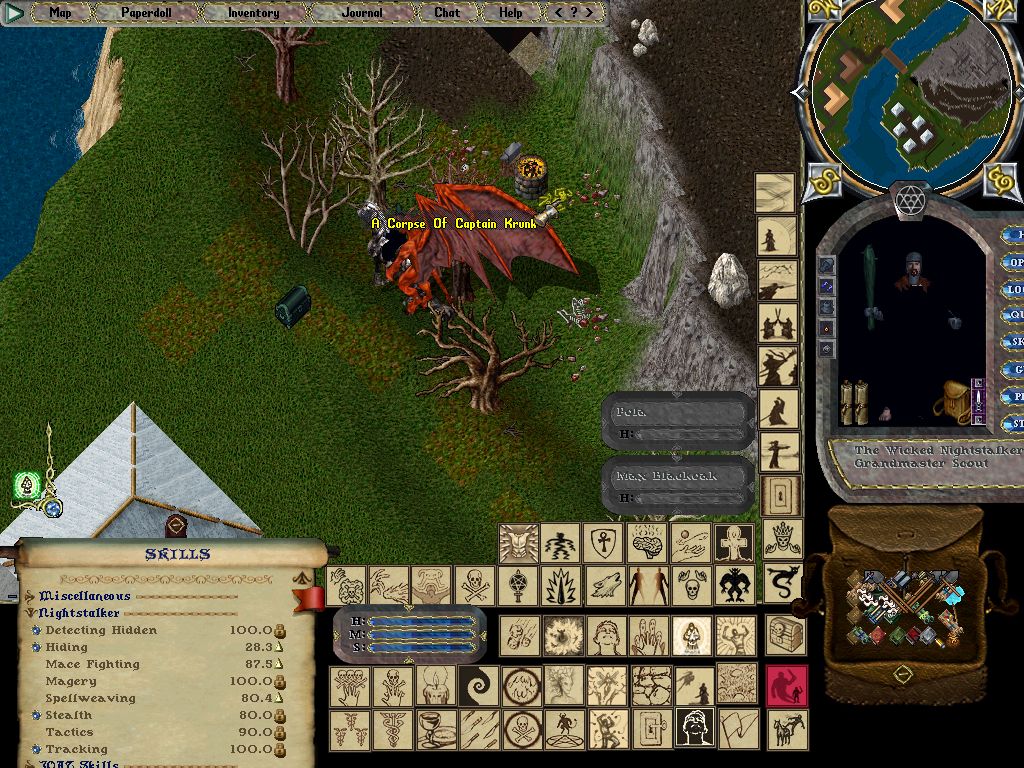
Task: Activate the red silhouette macro icon
Action: (x=786, y=687)
